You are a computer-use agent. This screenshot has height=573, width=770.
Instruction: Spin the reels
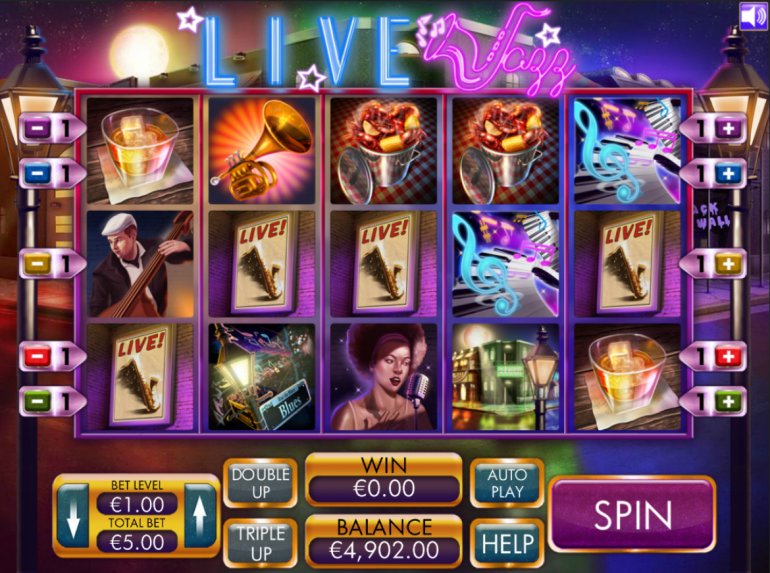[x=632, y=514]
